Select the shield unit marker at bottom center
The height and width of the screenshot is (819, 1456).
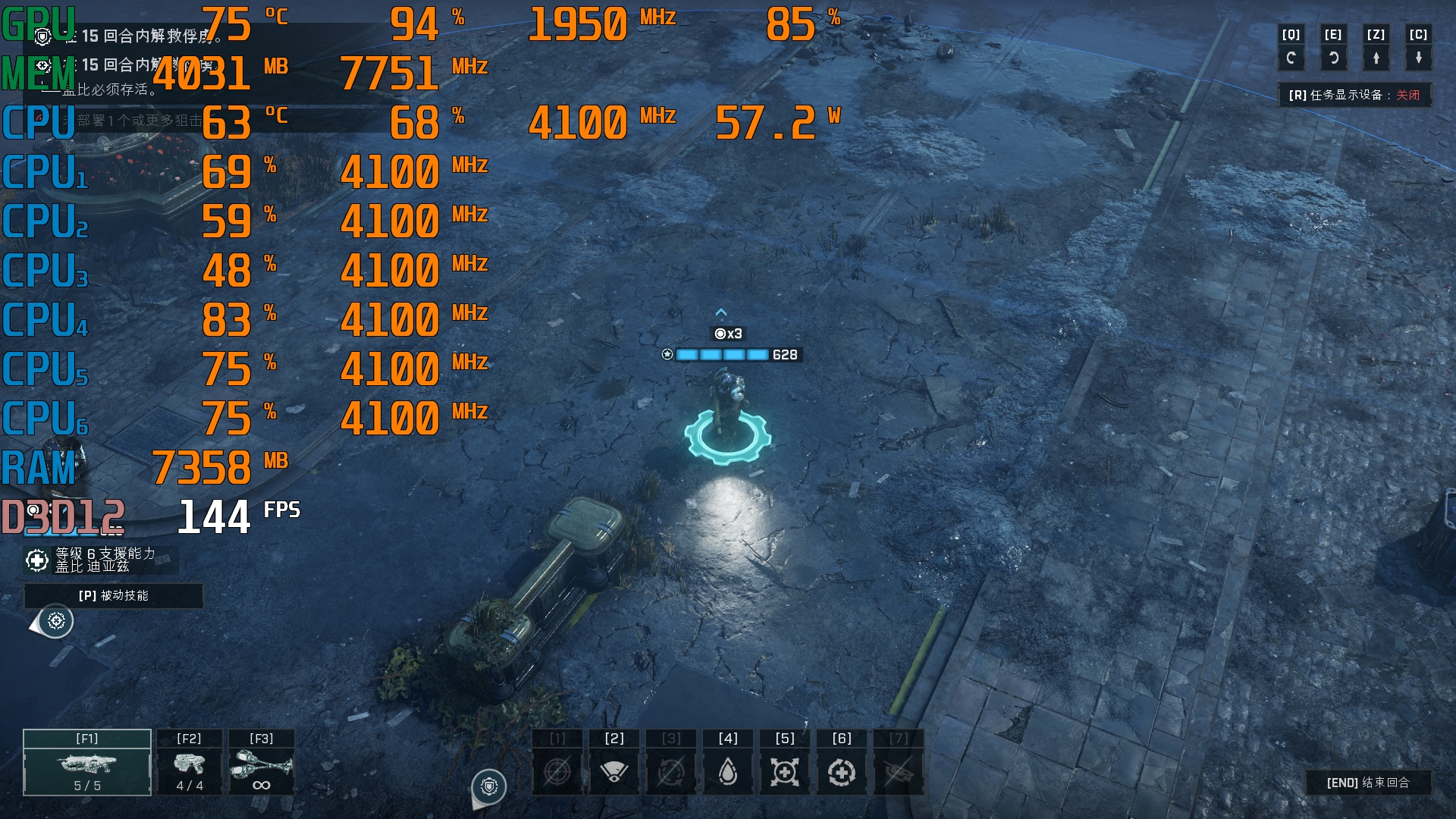[489, 787]
